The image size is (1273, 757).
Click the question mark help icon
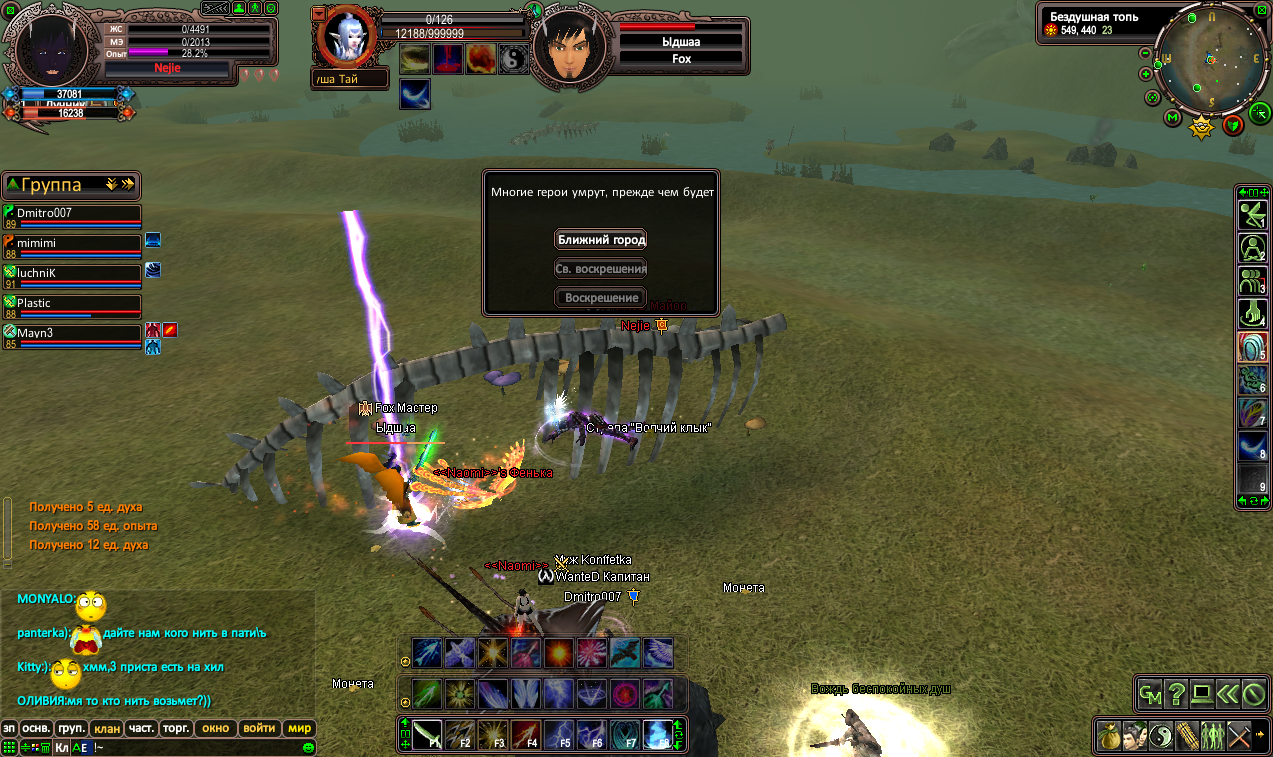[1177, 693]
